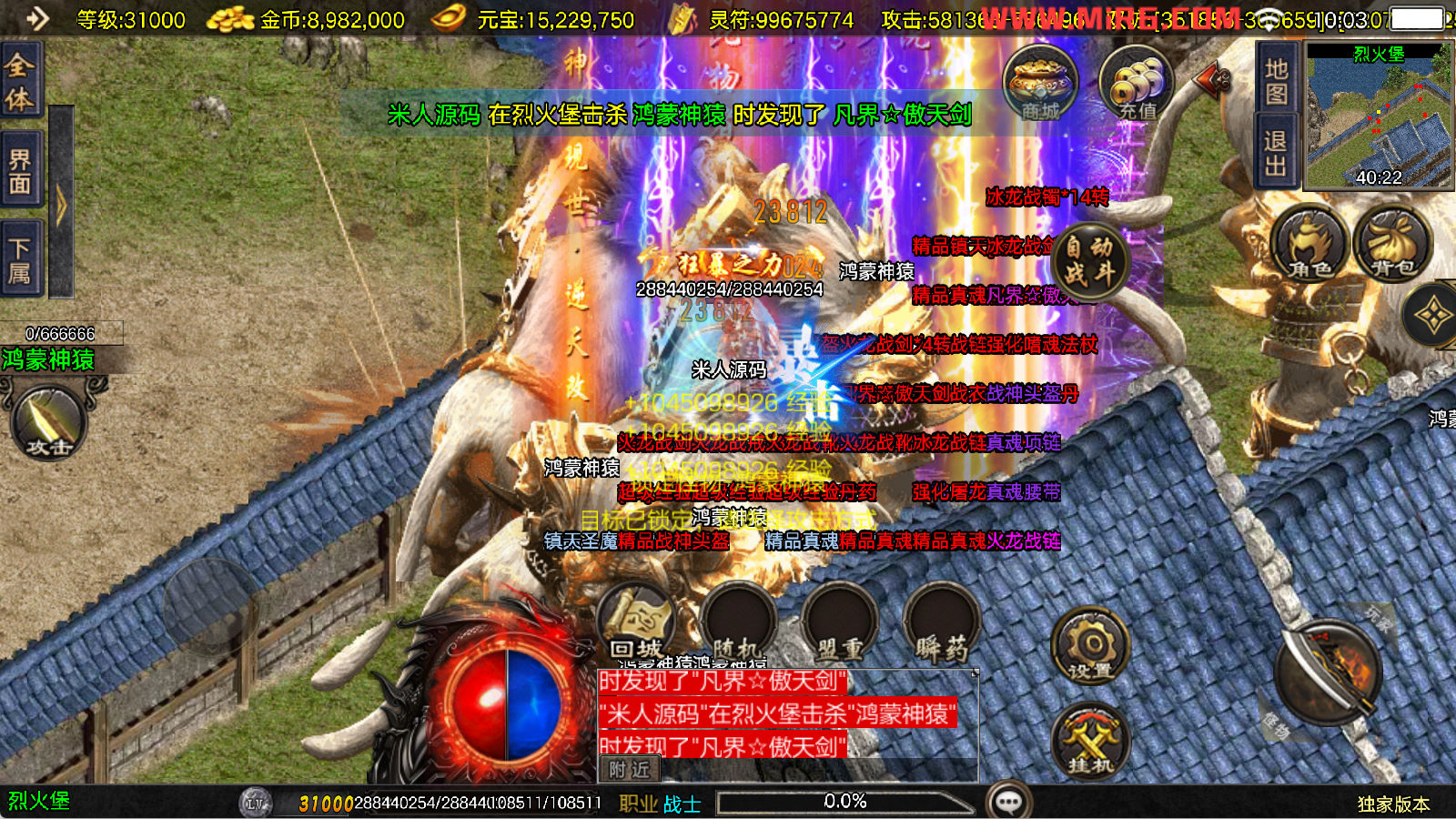This screenshot has height=819, width=1456.
Task: Tap the 退出 exit button
Action: 1276,152
